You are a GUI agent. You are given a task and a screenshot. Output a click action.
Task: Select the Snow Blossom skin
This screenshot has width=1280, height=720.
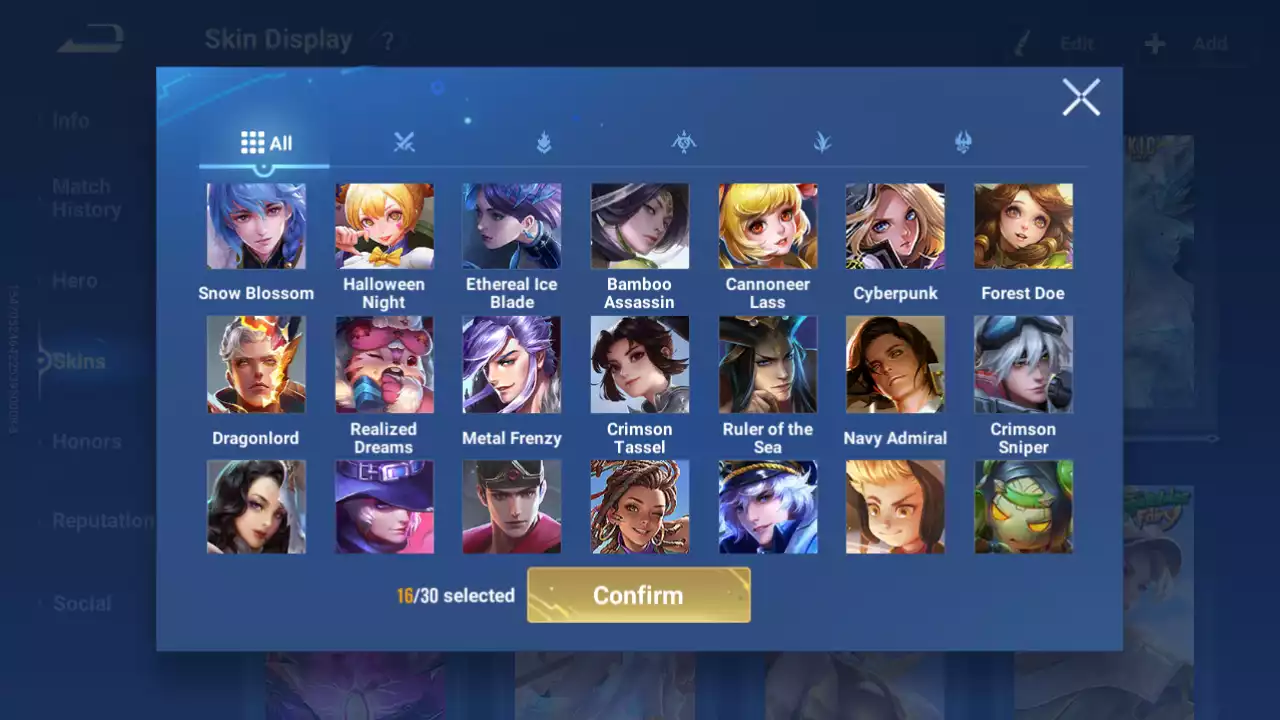pyautogui.click(x=256, y=226)
